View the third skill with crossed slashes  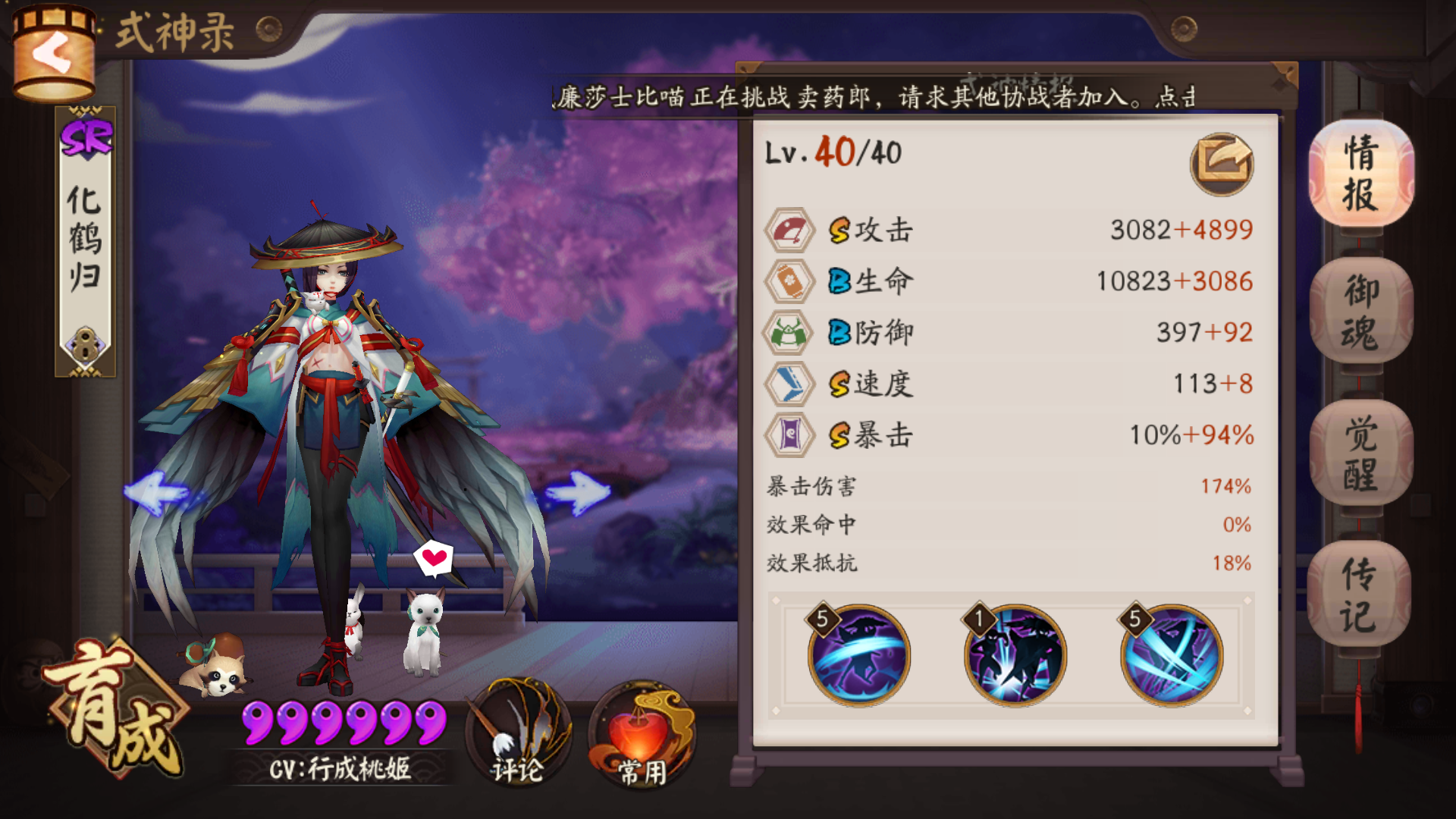click(x=1172, y=655)
